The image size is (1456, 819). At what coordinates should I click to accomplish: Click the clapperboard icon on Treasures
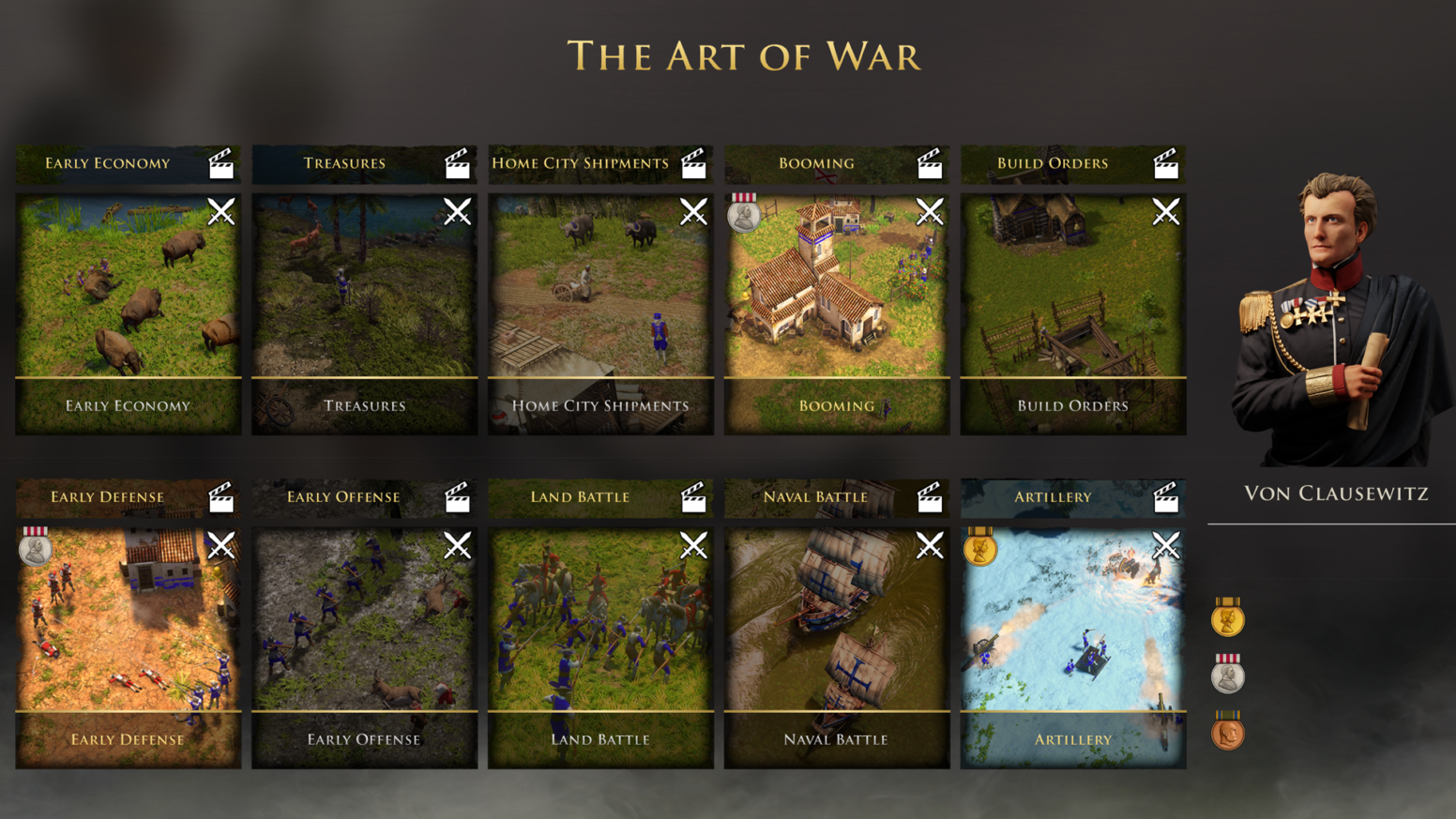(x=458, y=164)
